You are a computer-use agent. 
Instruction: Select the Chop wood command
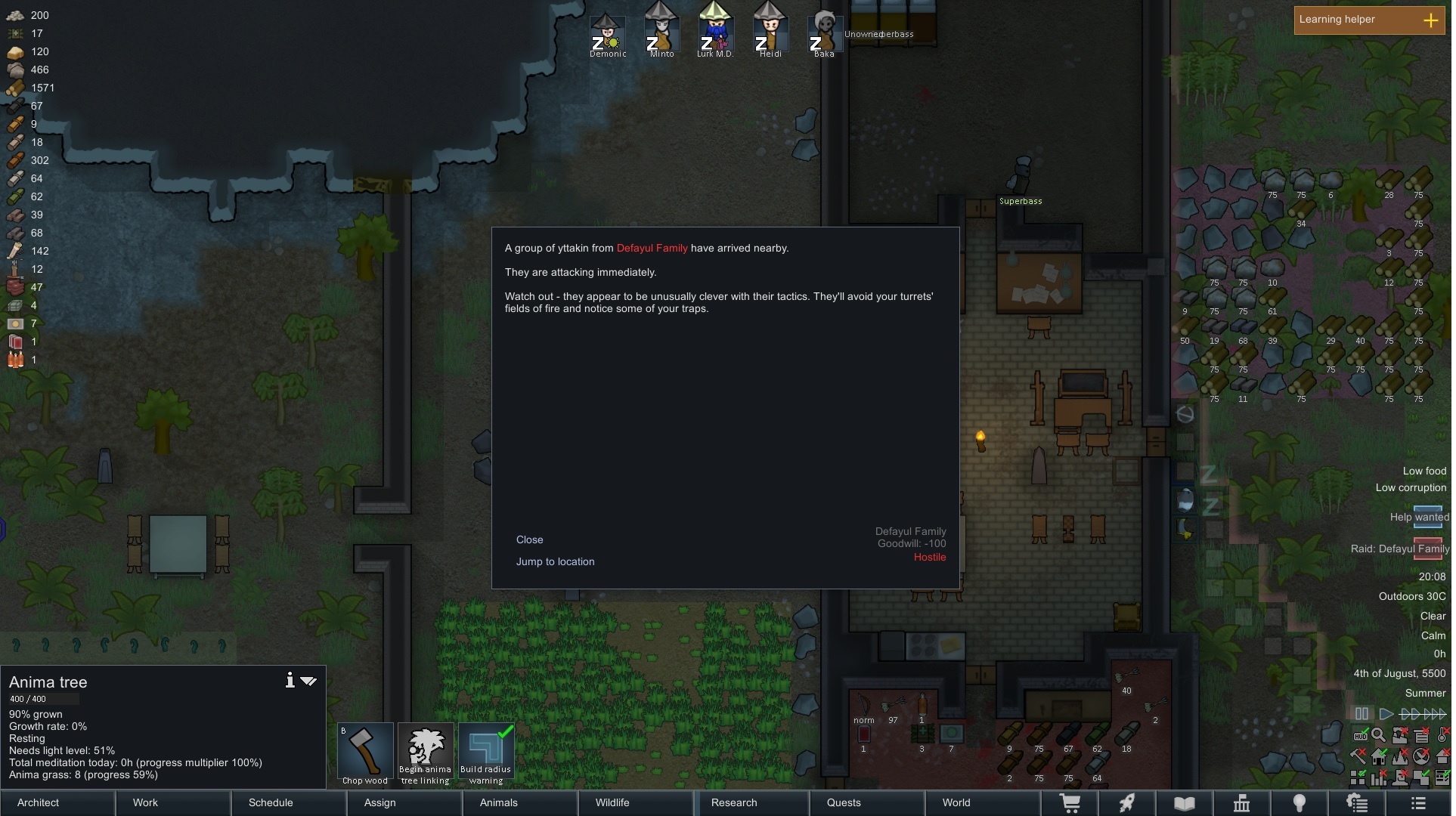pyautogui.click(x=365, y=753)
